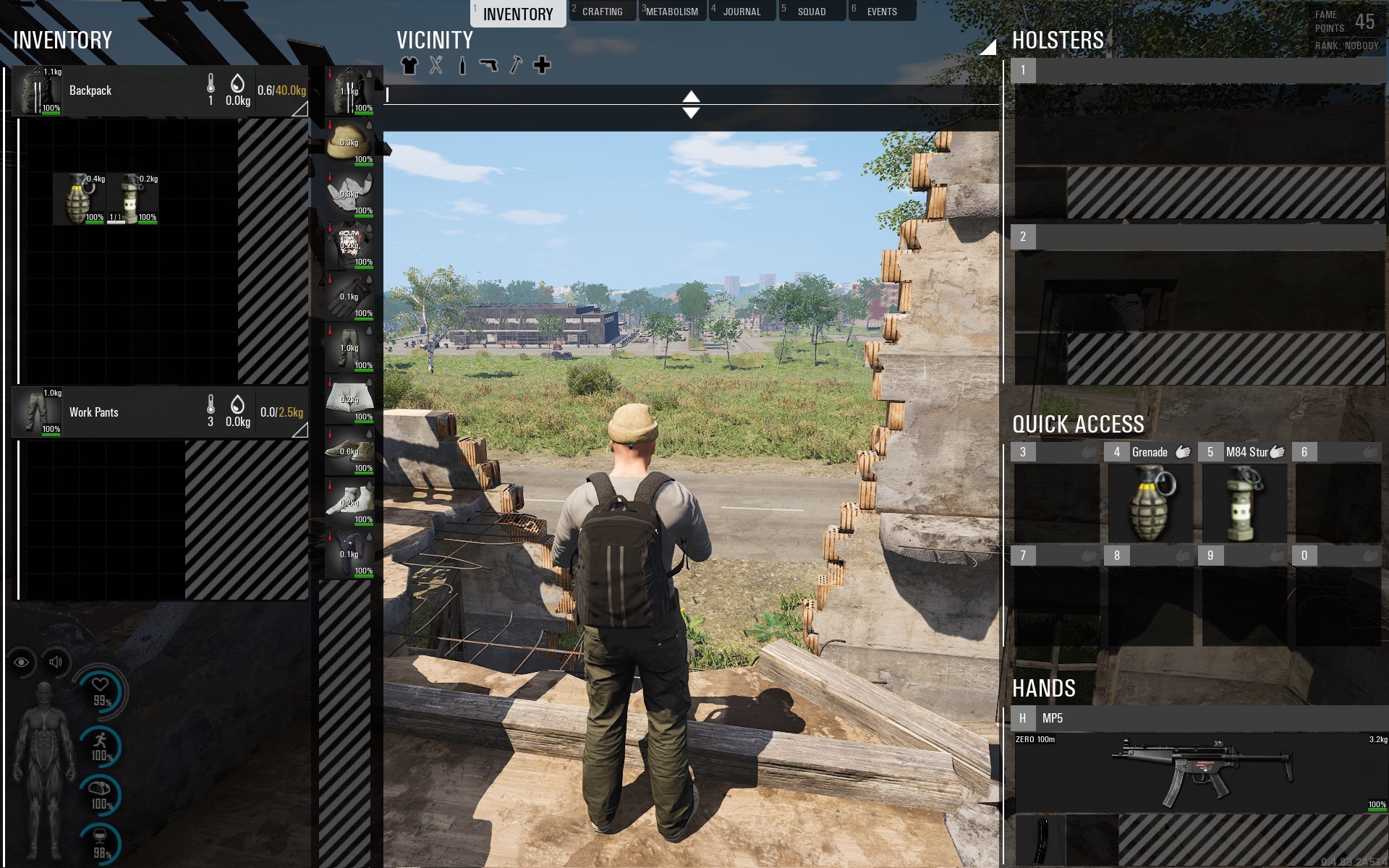Filter vicinity by clothing shirt icon

pyautogui.click(x=409, y=66)
